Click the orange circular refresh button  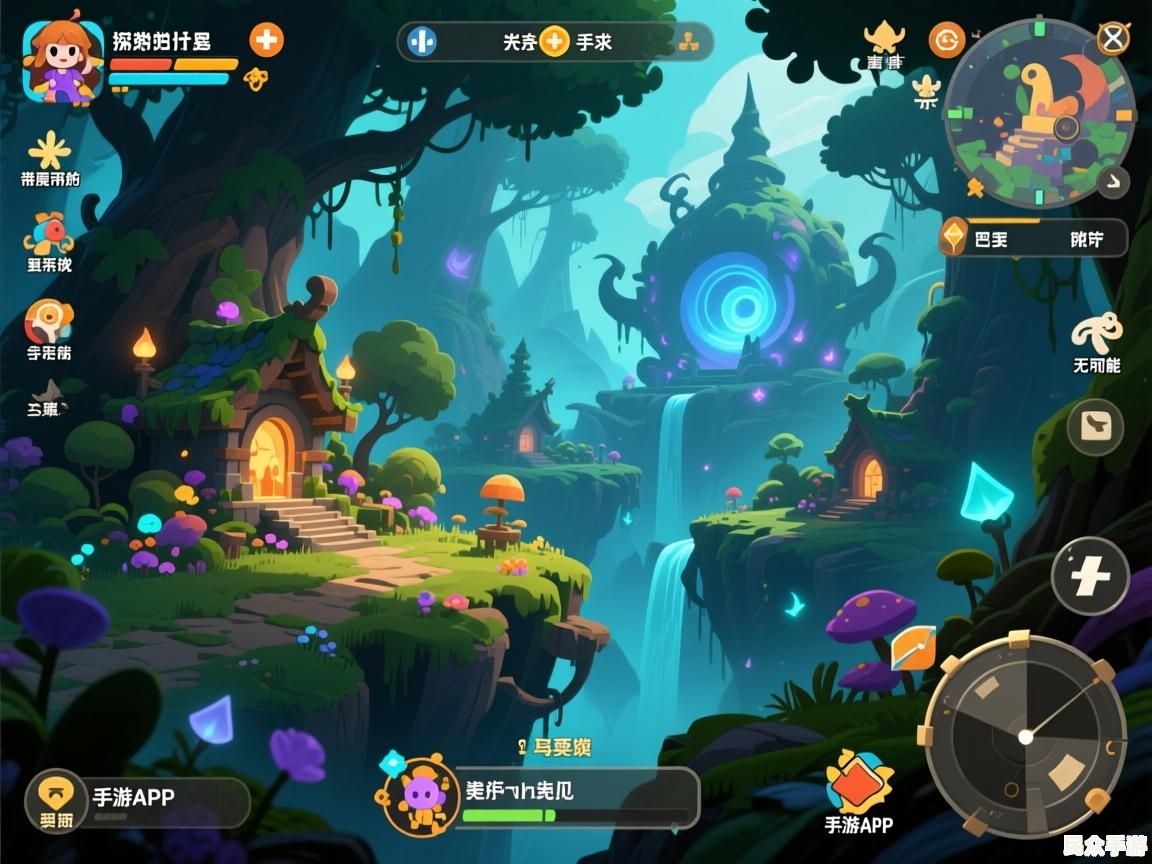pos(946,40)
